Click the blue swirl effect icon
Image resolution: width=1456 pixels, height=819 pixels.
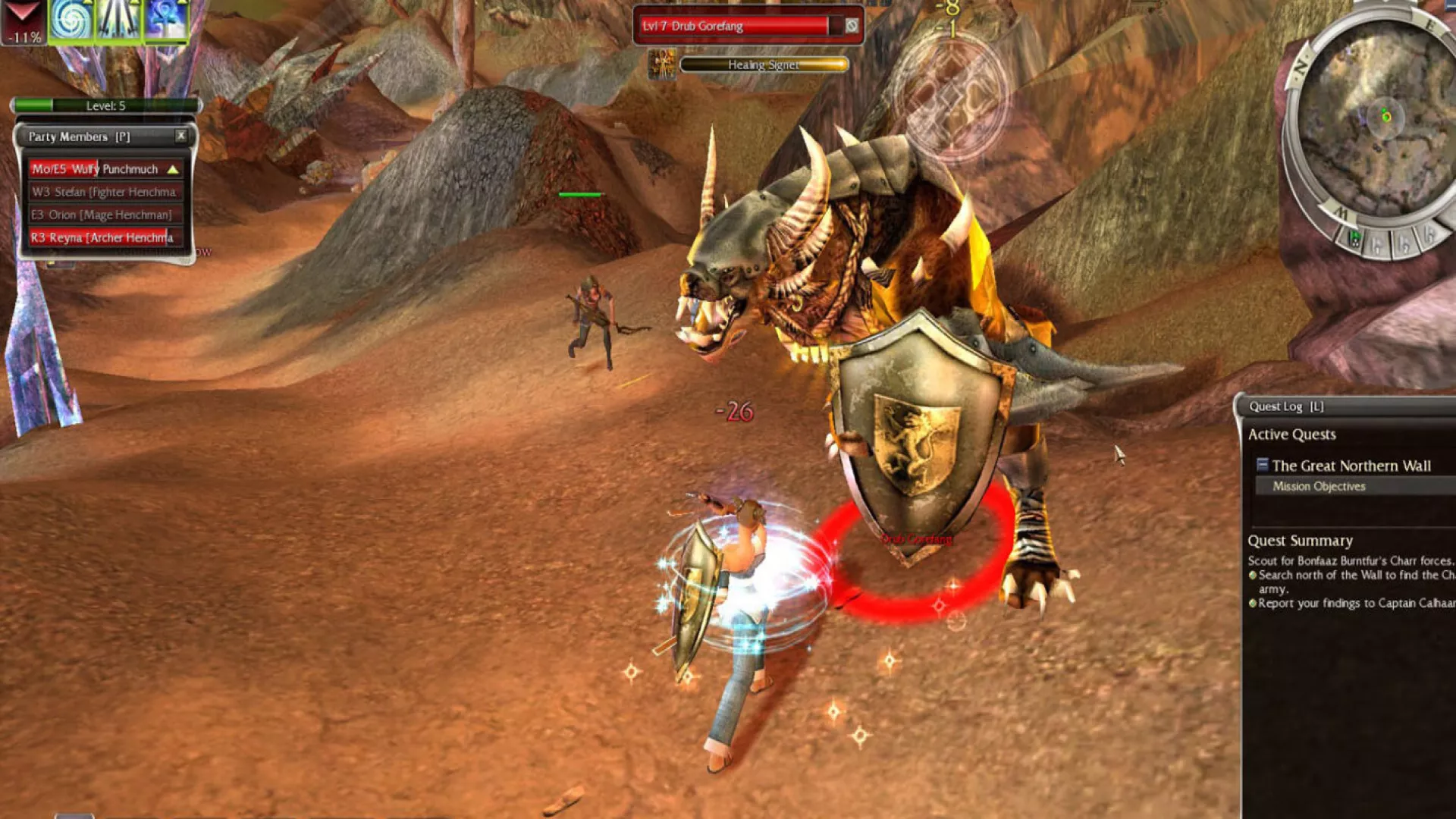pos(71,20)
